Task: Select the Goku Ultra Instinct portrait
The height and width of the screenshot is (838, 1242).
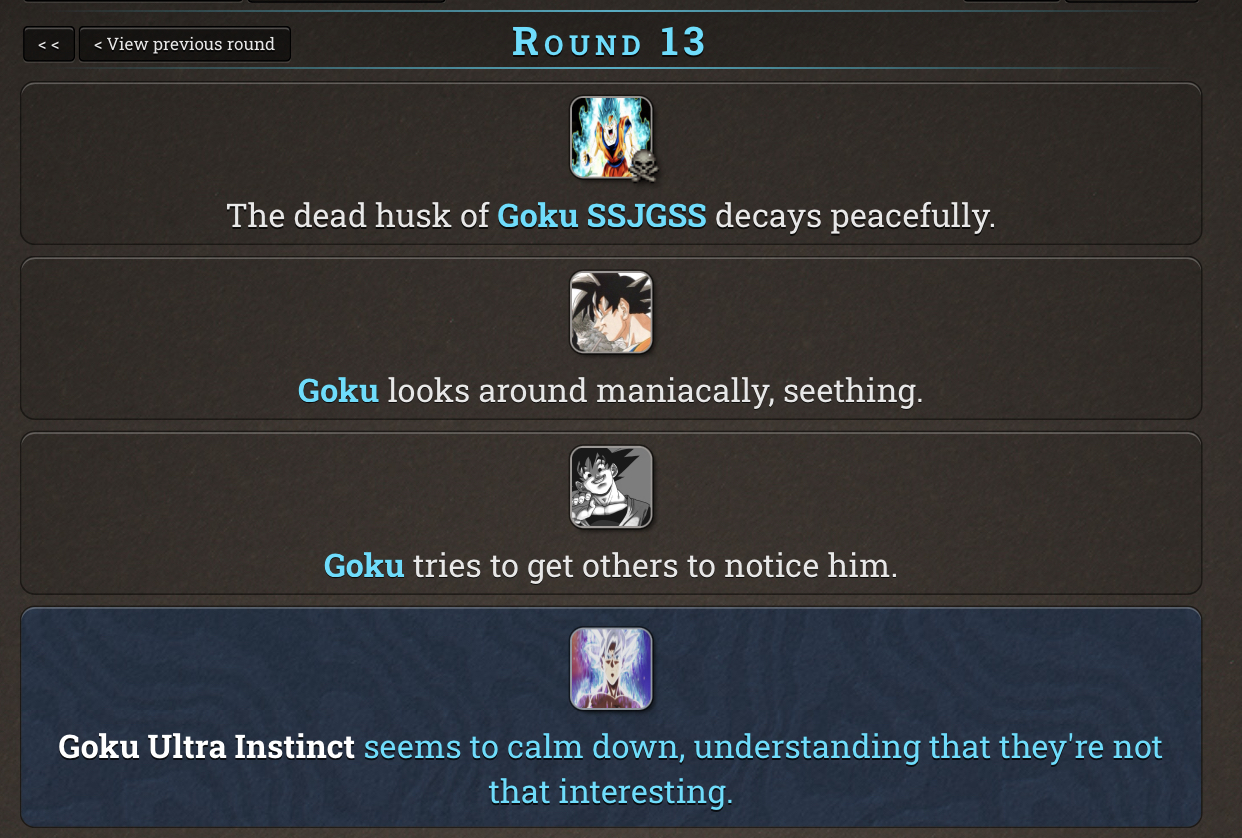Action: click(611, 669)
